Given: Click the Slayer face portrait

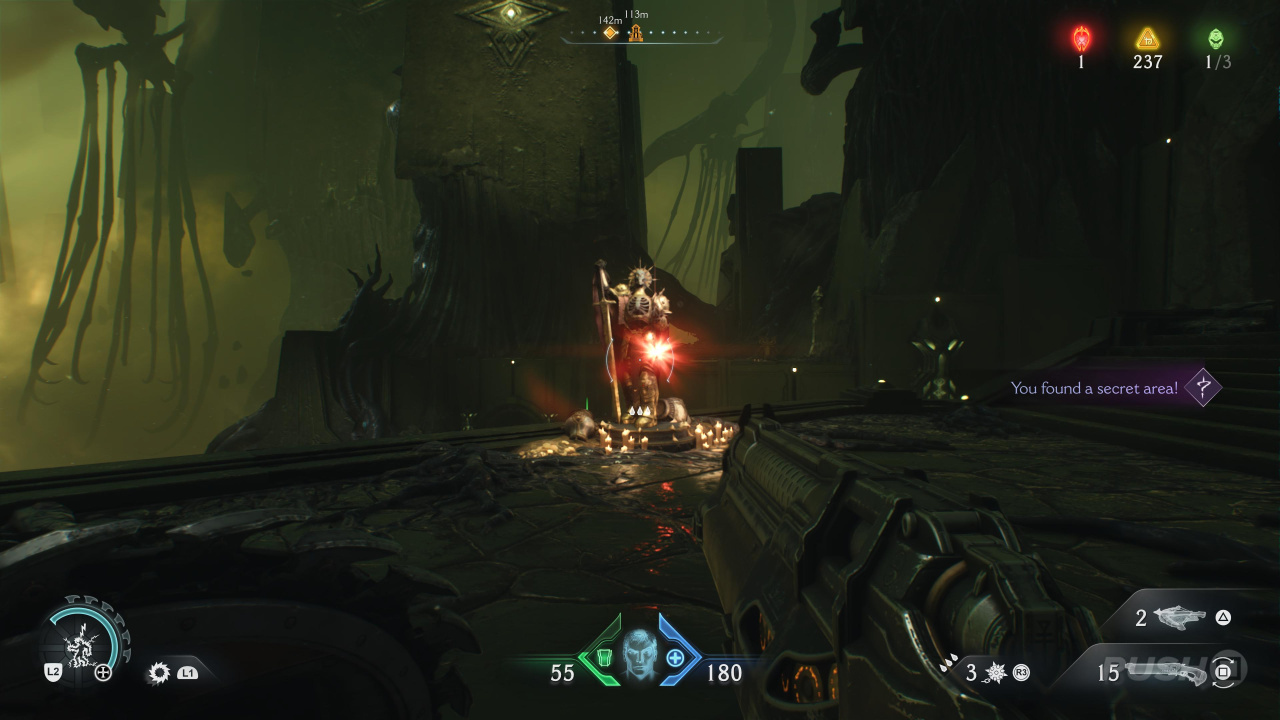Looking at the screenshot, I should (639, 656).
